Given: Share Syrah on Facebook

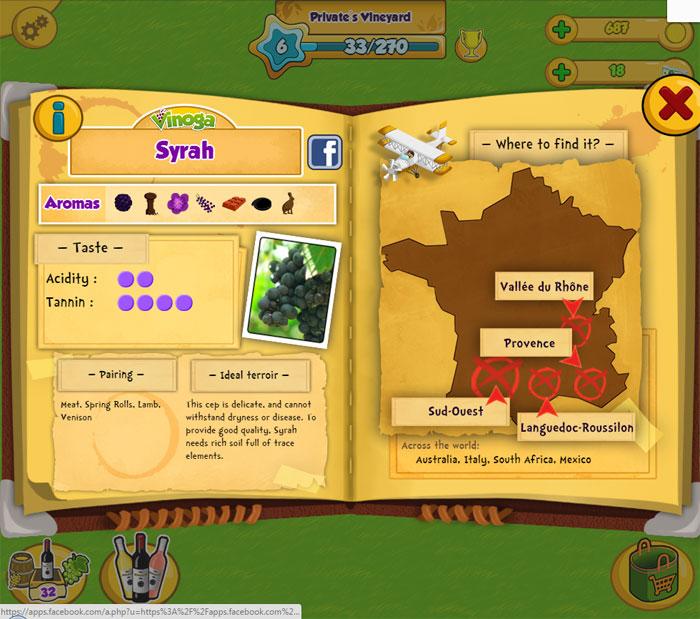Looking at the screenshot, I should pyautogui.click(x=324, y=151).
